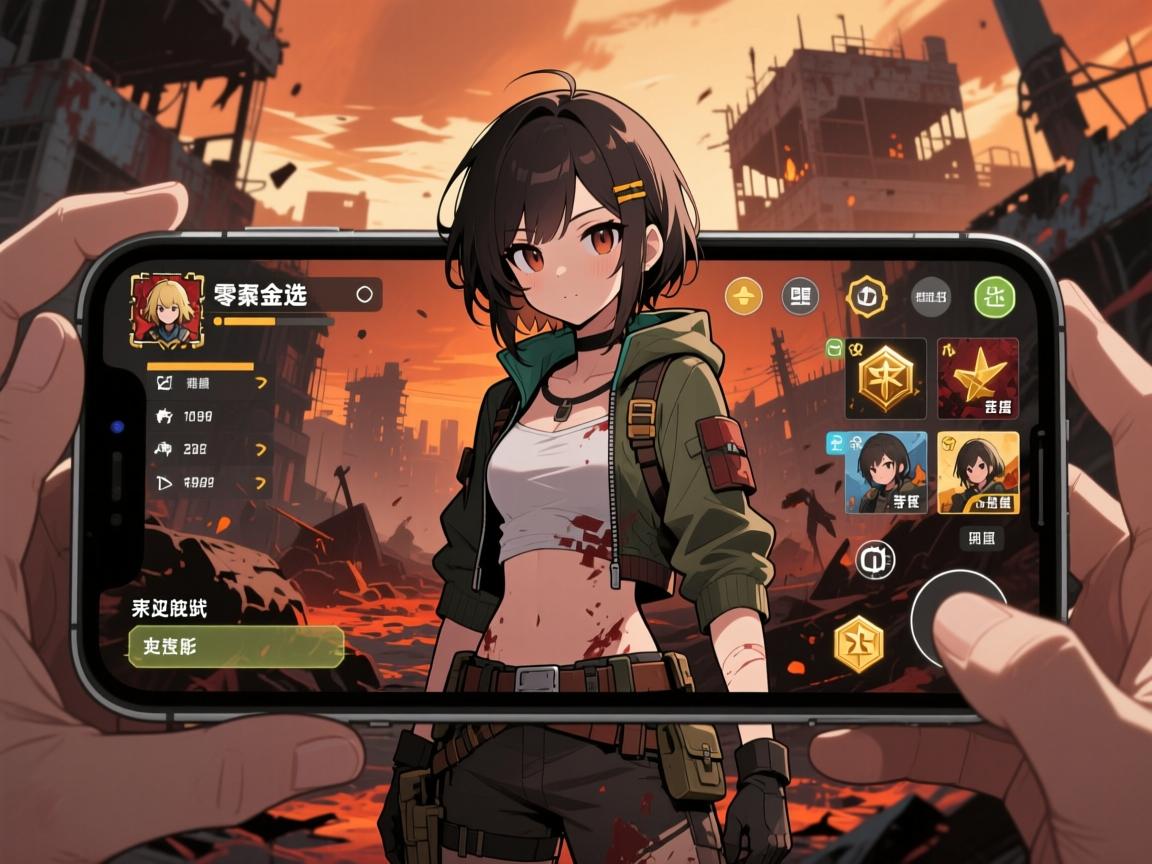The height and width of the screenshot is (864, 1152).
Task: Activate the green round button
Action: coord(993,296)
